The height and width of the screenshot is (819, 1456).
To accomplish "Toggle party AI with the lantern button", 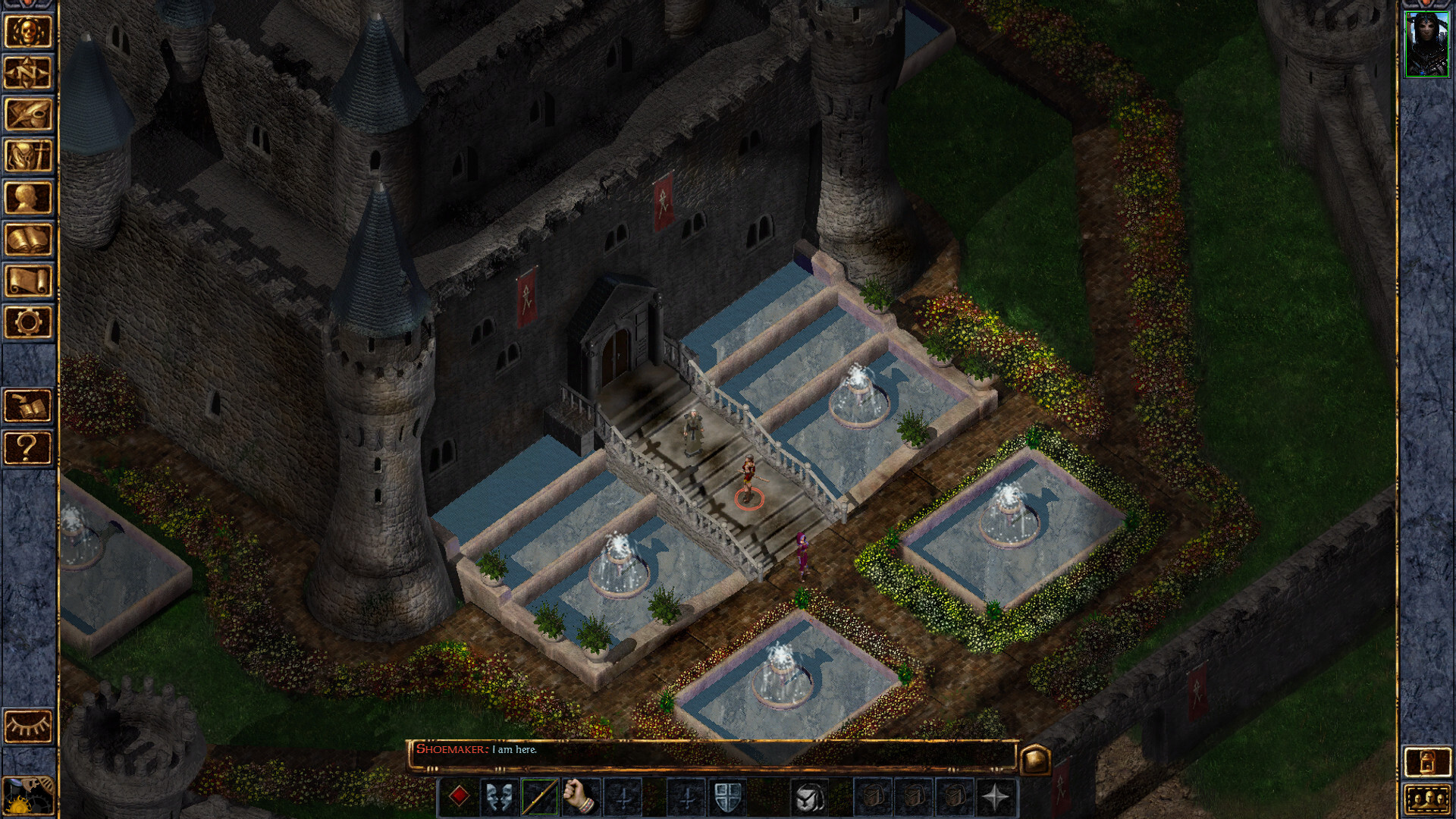I will click(1426, 762).
